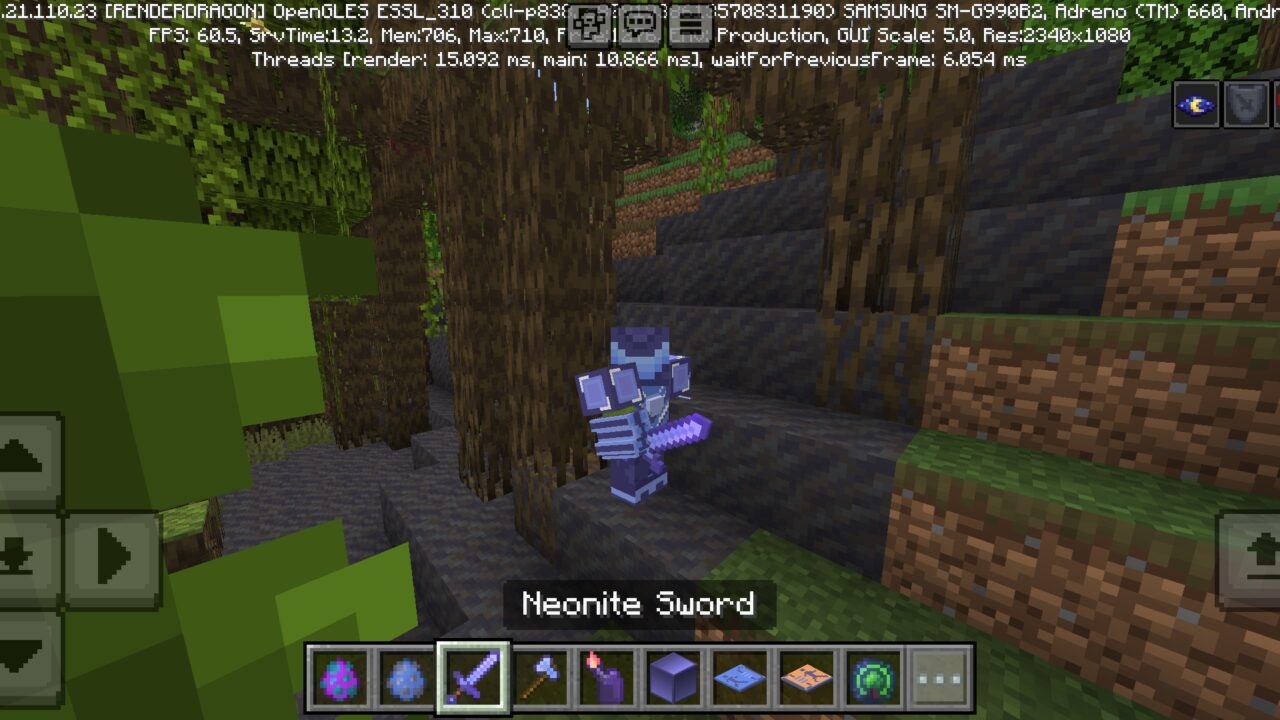Viewport: 1280px width, 720px height.
Task: Select the Neonite Sword hotbar slot
Action: [474, 678]
